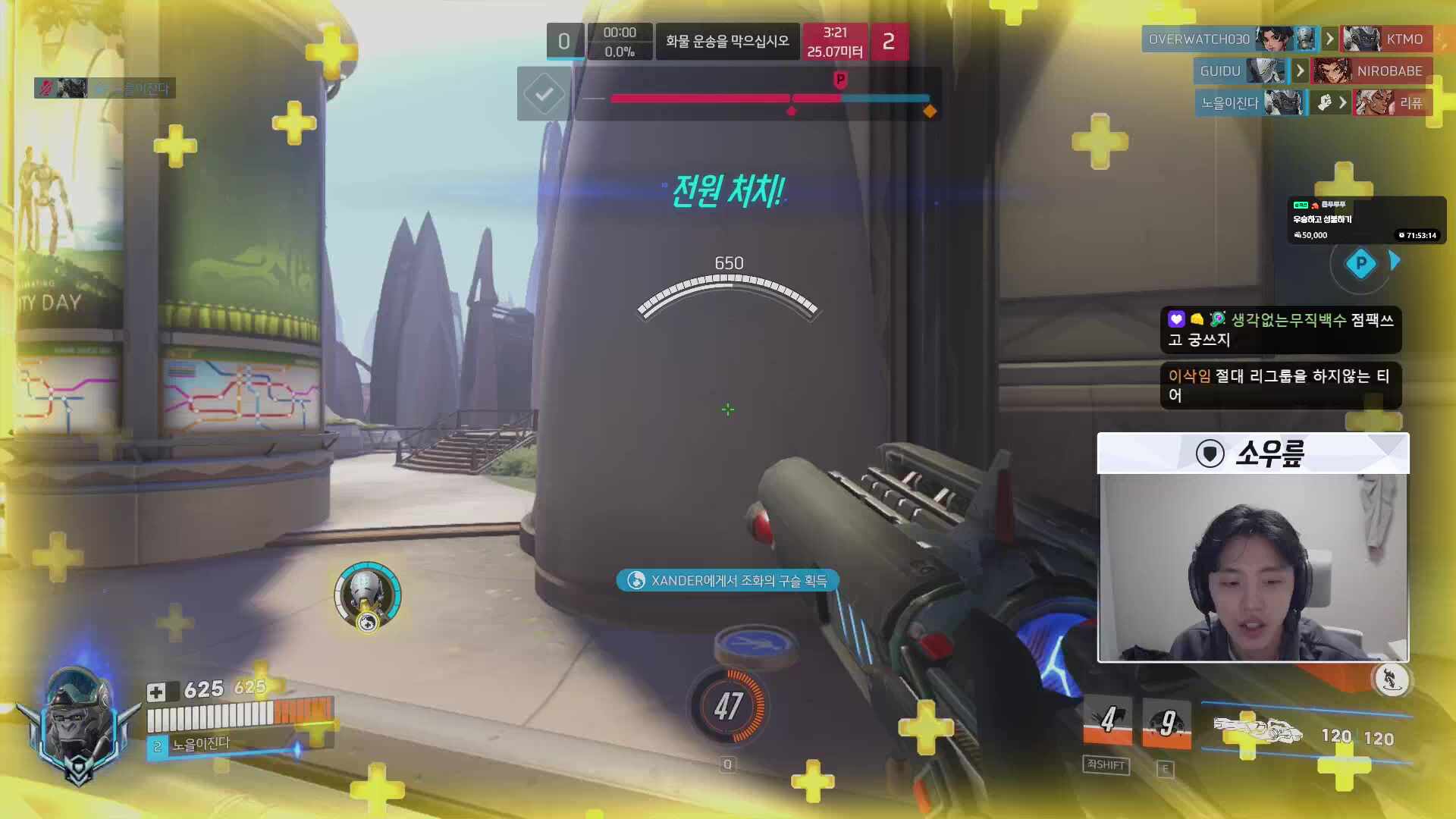Click the streamer webcam thumbnail

point(1253,567)
